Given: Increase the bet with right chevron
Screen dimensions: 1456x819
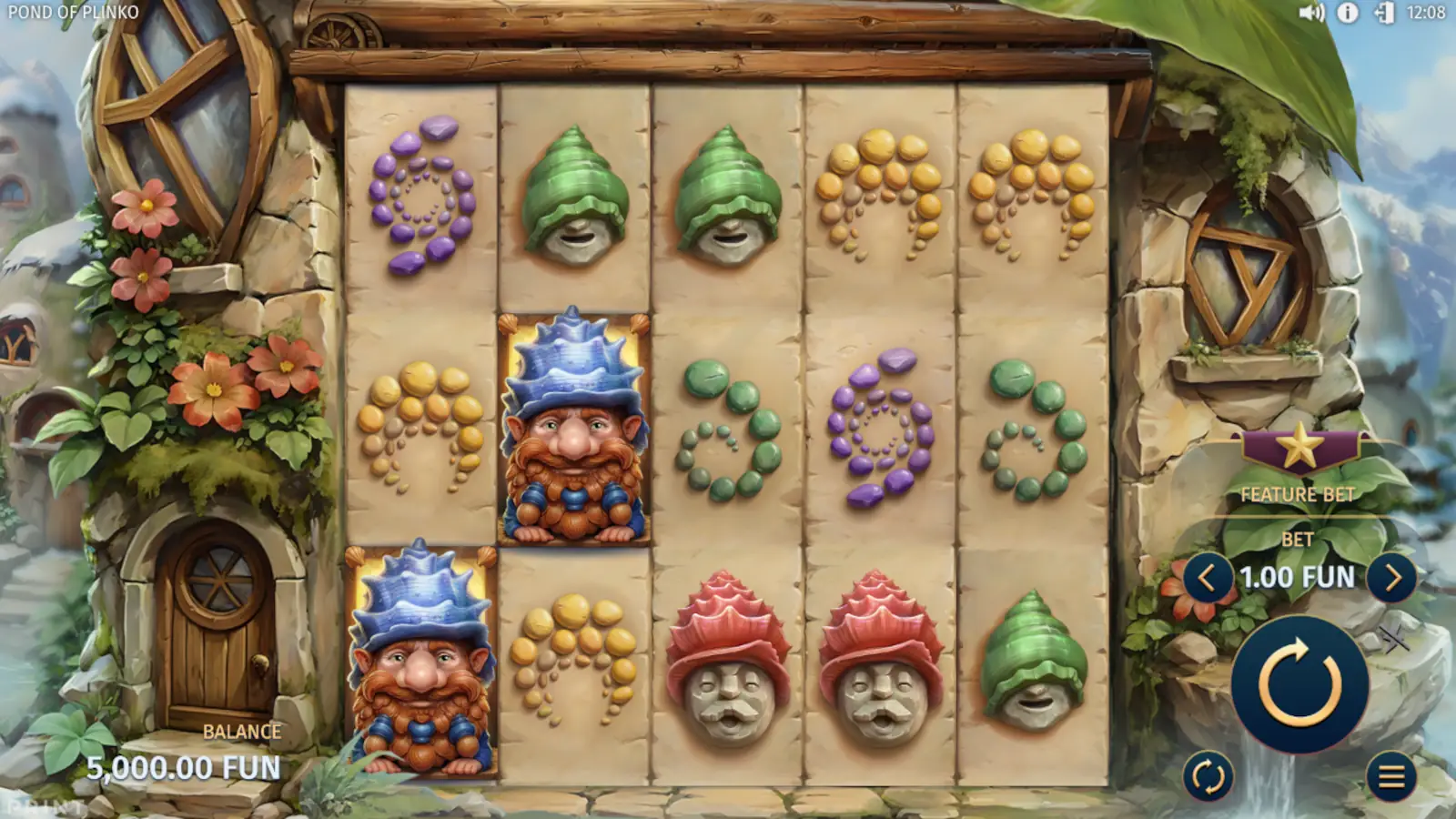Looking at the screenshot, I should [1394, 577].
